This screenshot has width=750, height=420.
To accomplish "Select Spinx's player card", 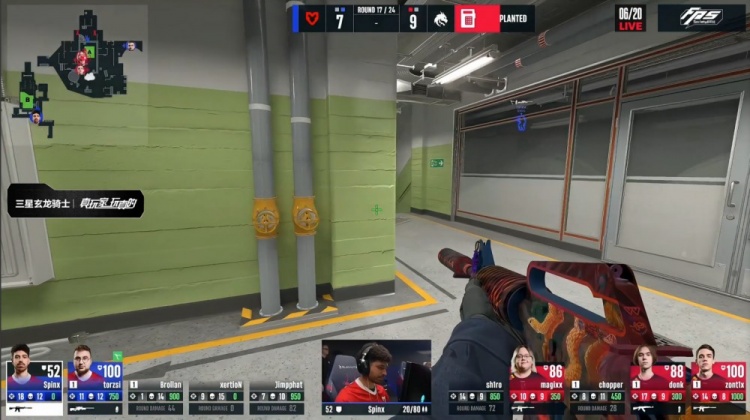I will point(34,379).
